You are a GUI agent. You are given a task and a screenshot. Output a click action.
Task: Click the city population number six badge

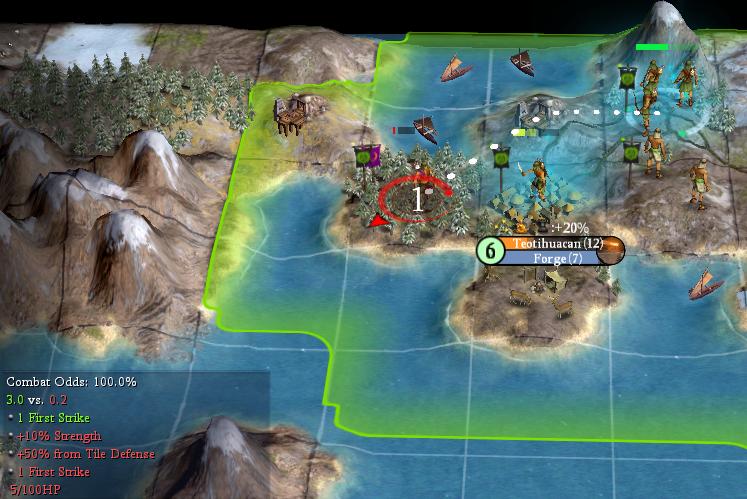coord(489,250)
